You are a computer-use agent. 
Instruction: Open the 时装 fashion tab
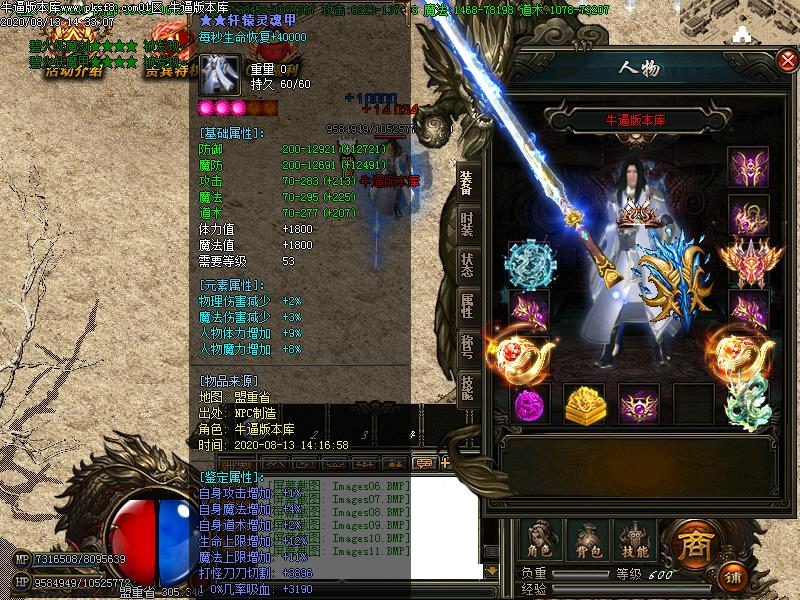(x=467, y=224)
